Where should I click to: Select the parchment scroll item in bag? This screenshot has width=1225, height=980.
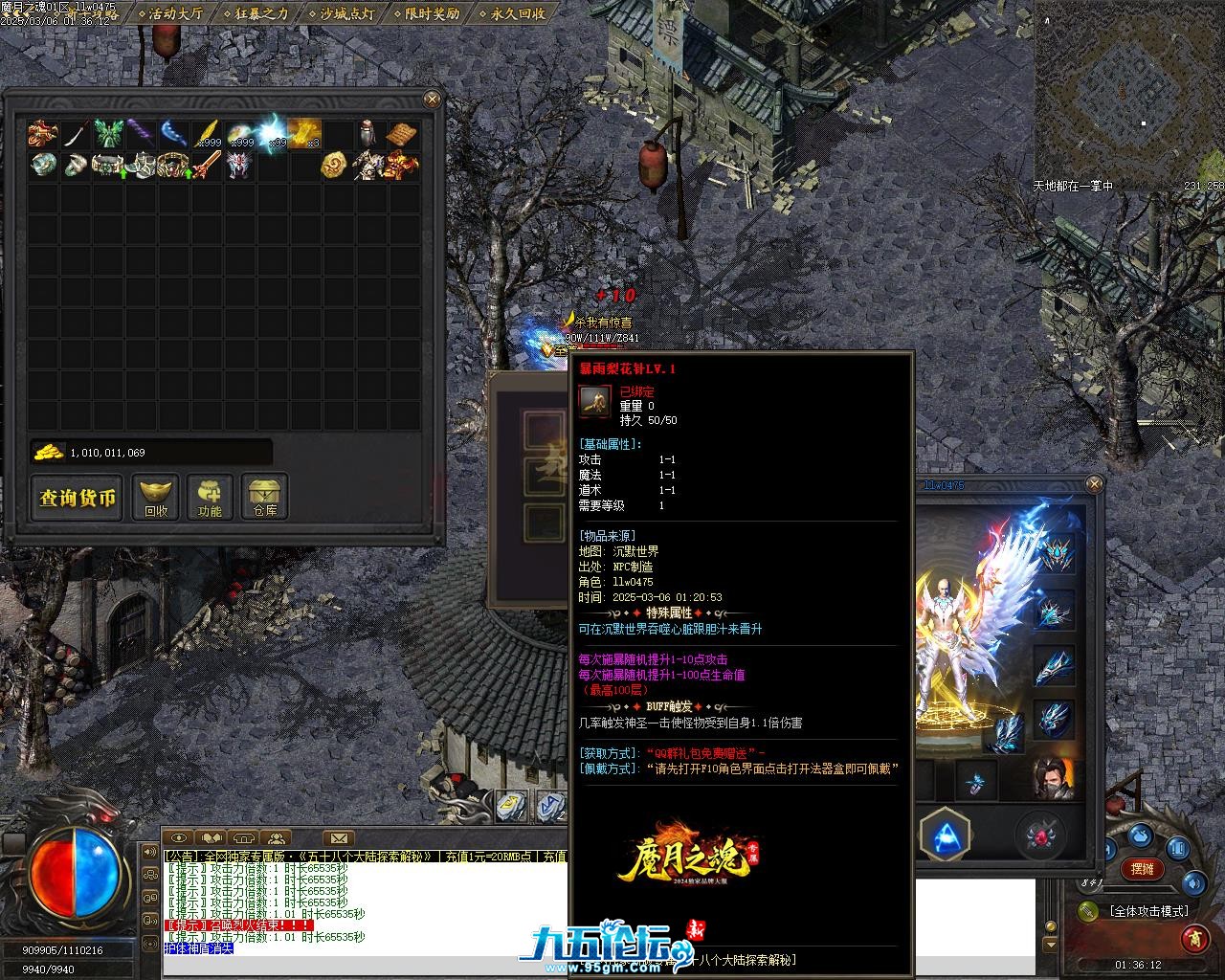point(403,134)
